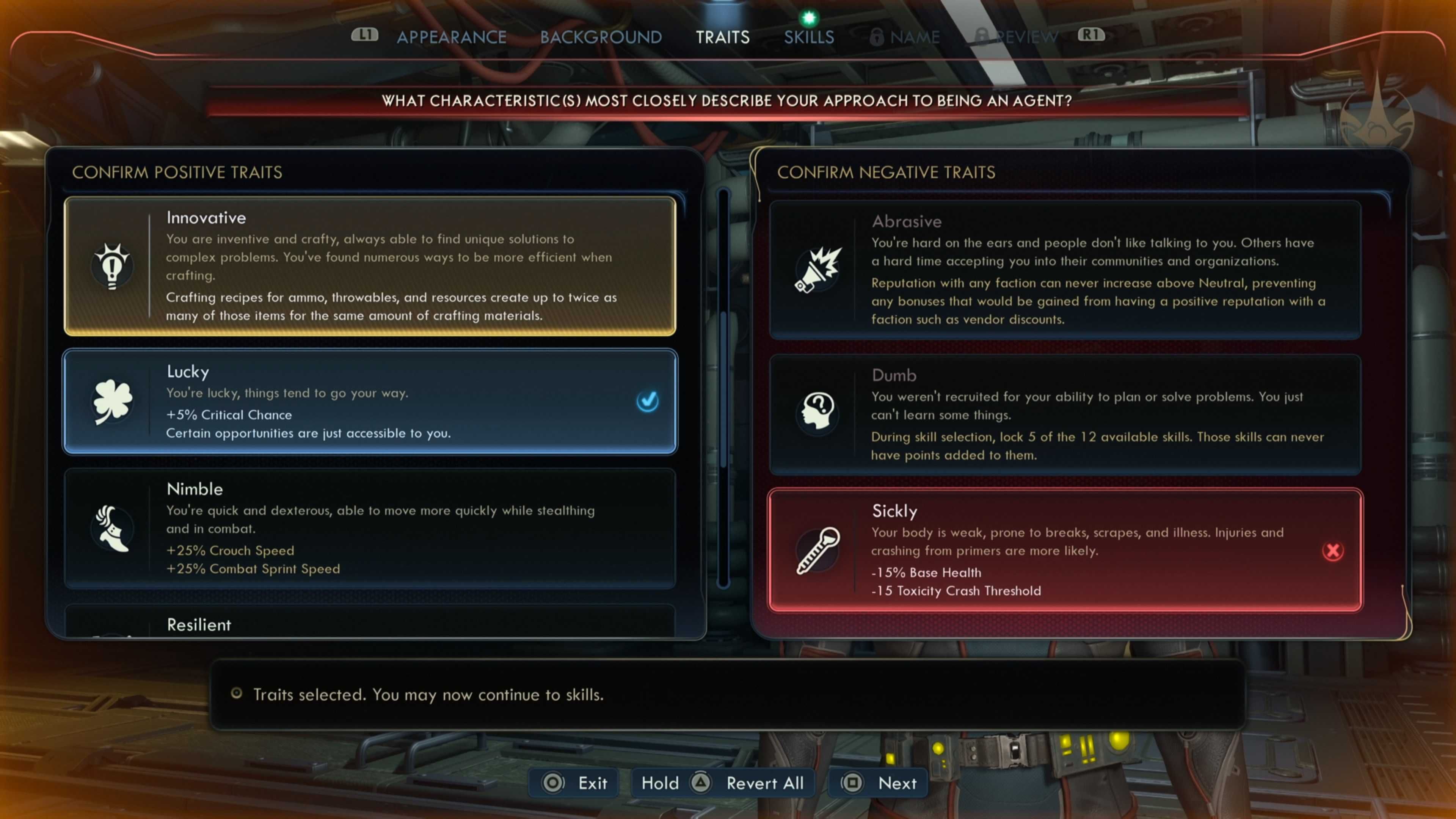Select the Resilient trait entry

pos(370,624)
